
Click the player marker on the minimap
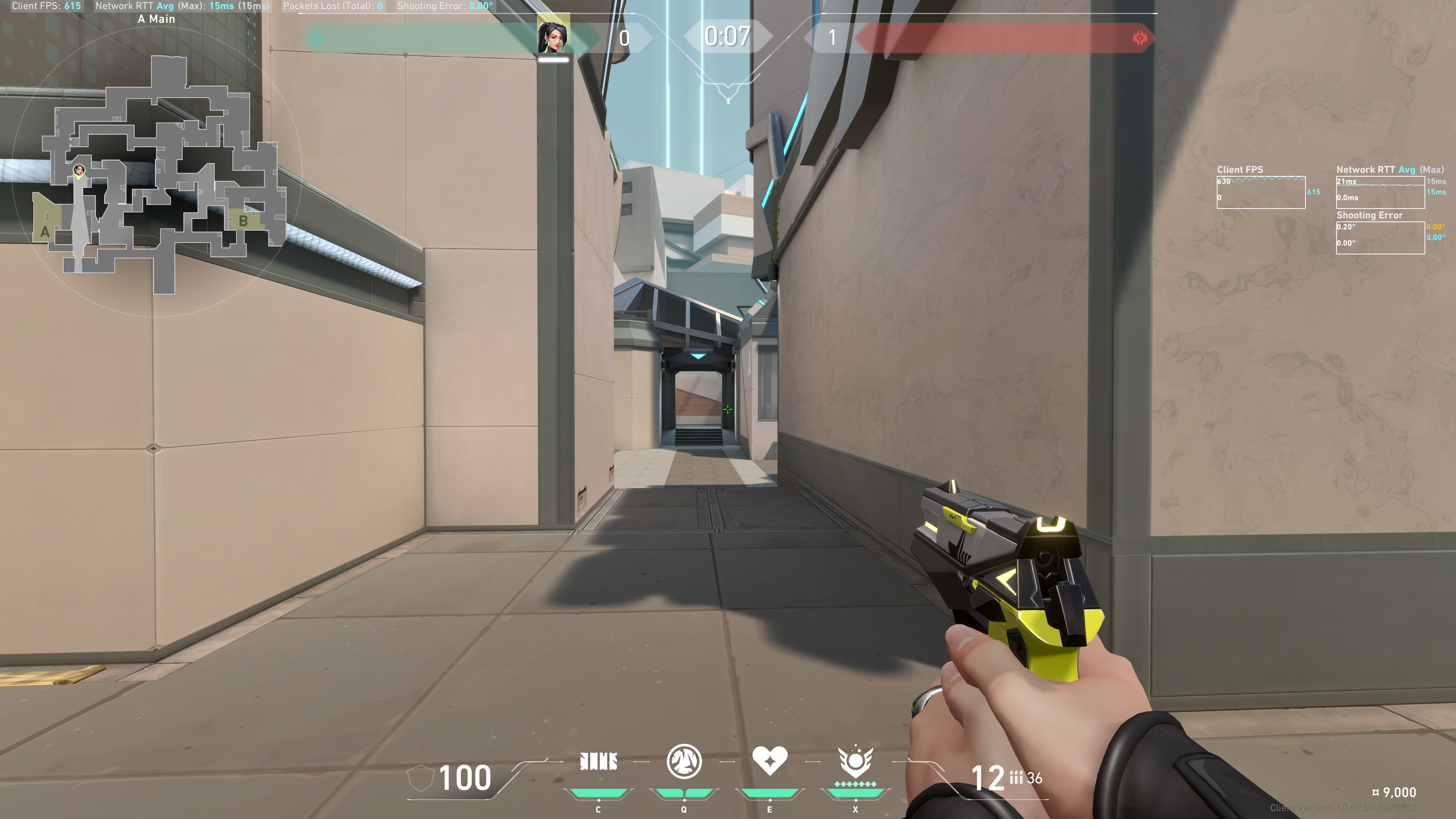click(79, 170)
